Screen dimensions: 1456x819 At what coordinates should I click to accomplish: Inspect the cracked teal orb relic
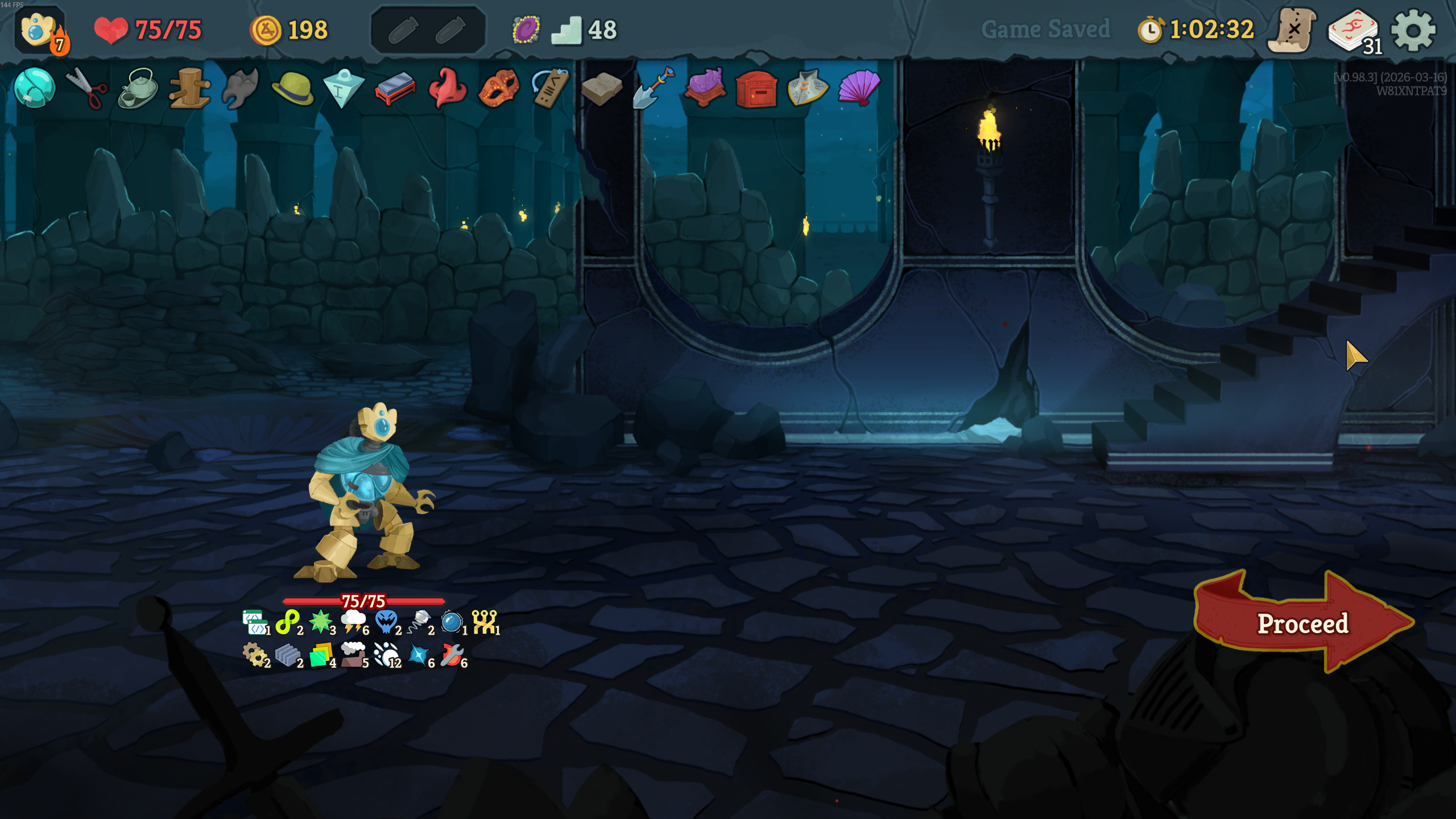click(x=34, y=88)
